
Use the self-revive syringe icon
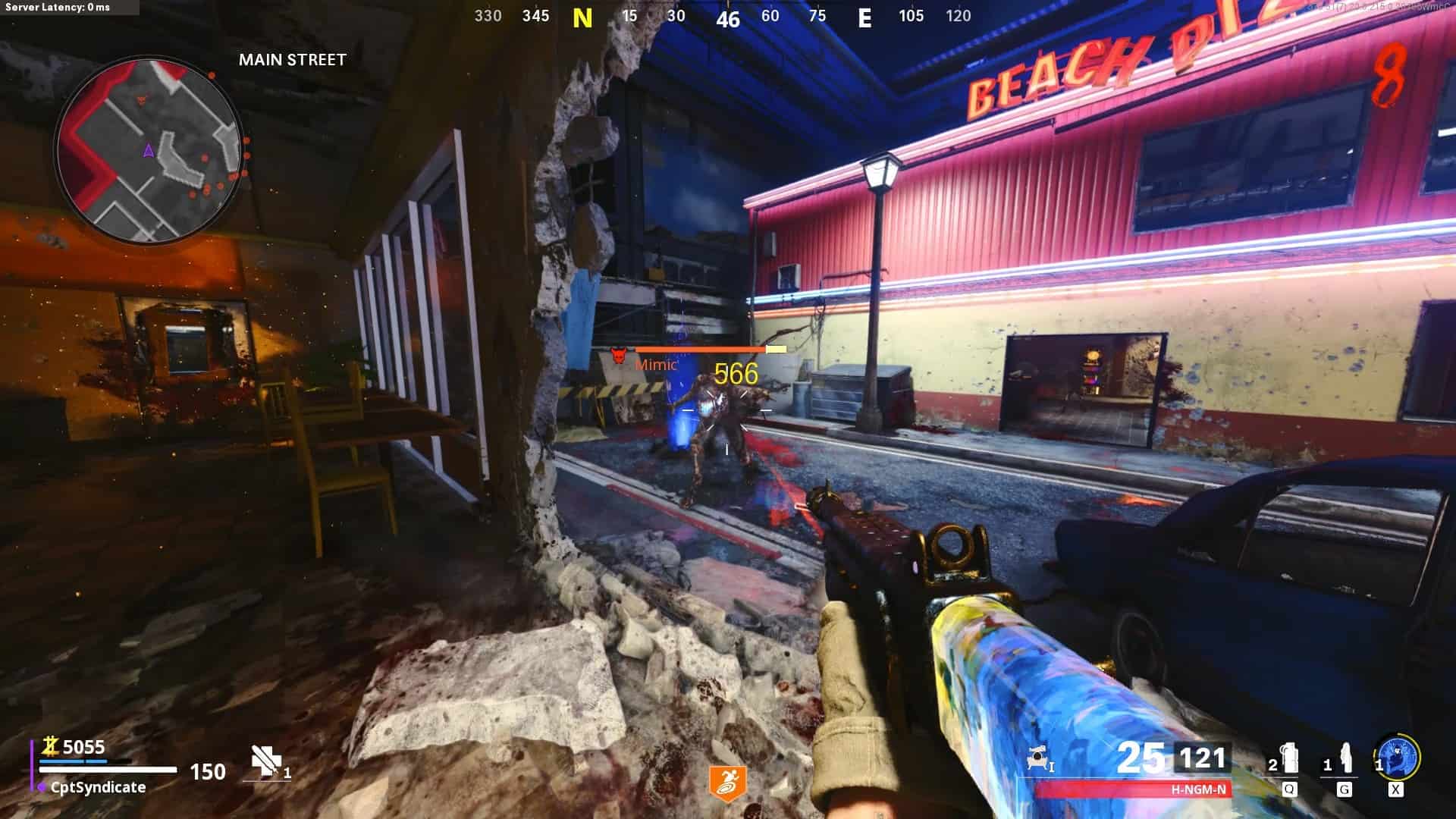coord(265,761)
